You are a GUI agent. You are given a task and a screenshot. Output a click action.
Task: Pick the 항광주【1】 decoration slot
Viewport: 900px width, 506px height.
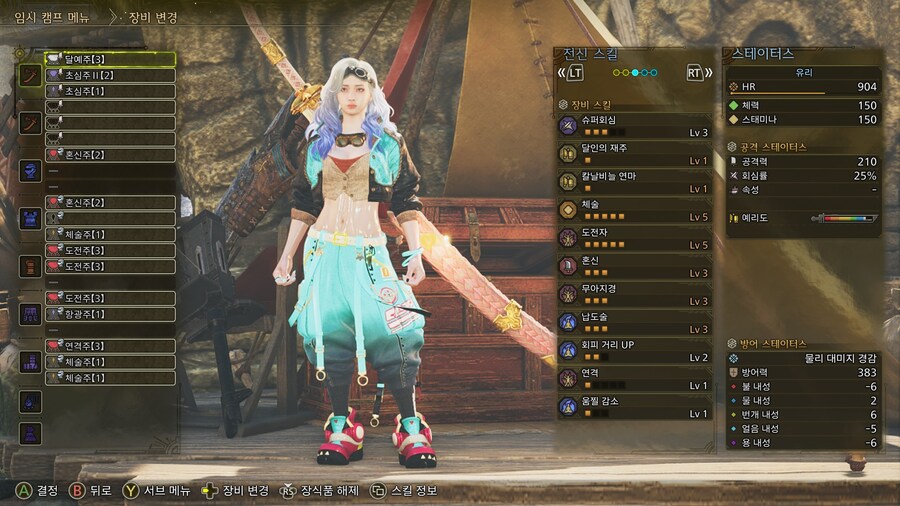(x=110, y=314)
